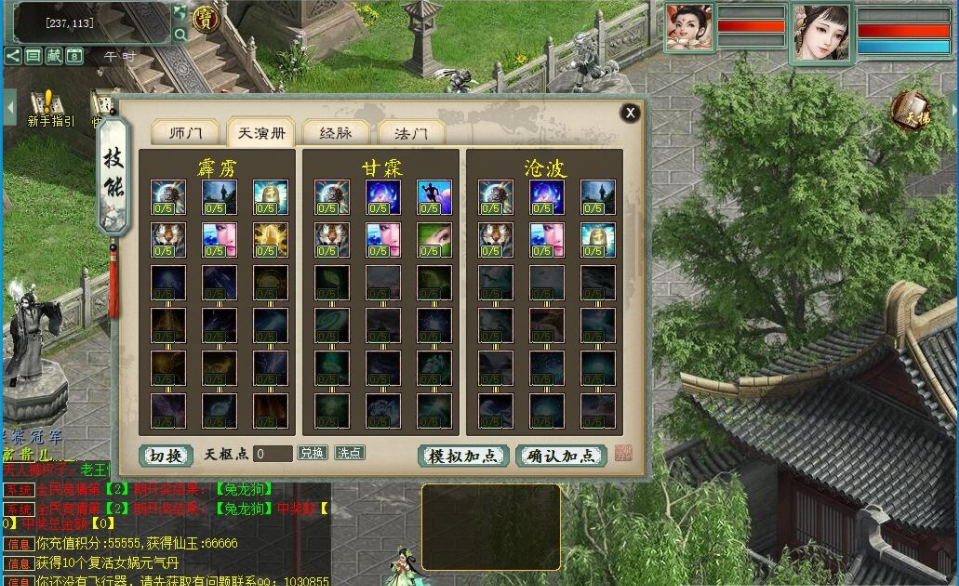Click the share icon under the minimap
The width and height of the screenshot is (959, 586).
(x=12, y=56)
